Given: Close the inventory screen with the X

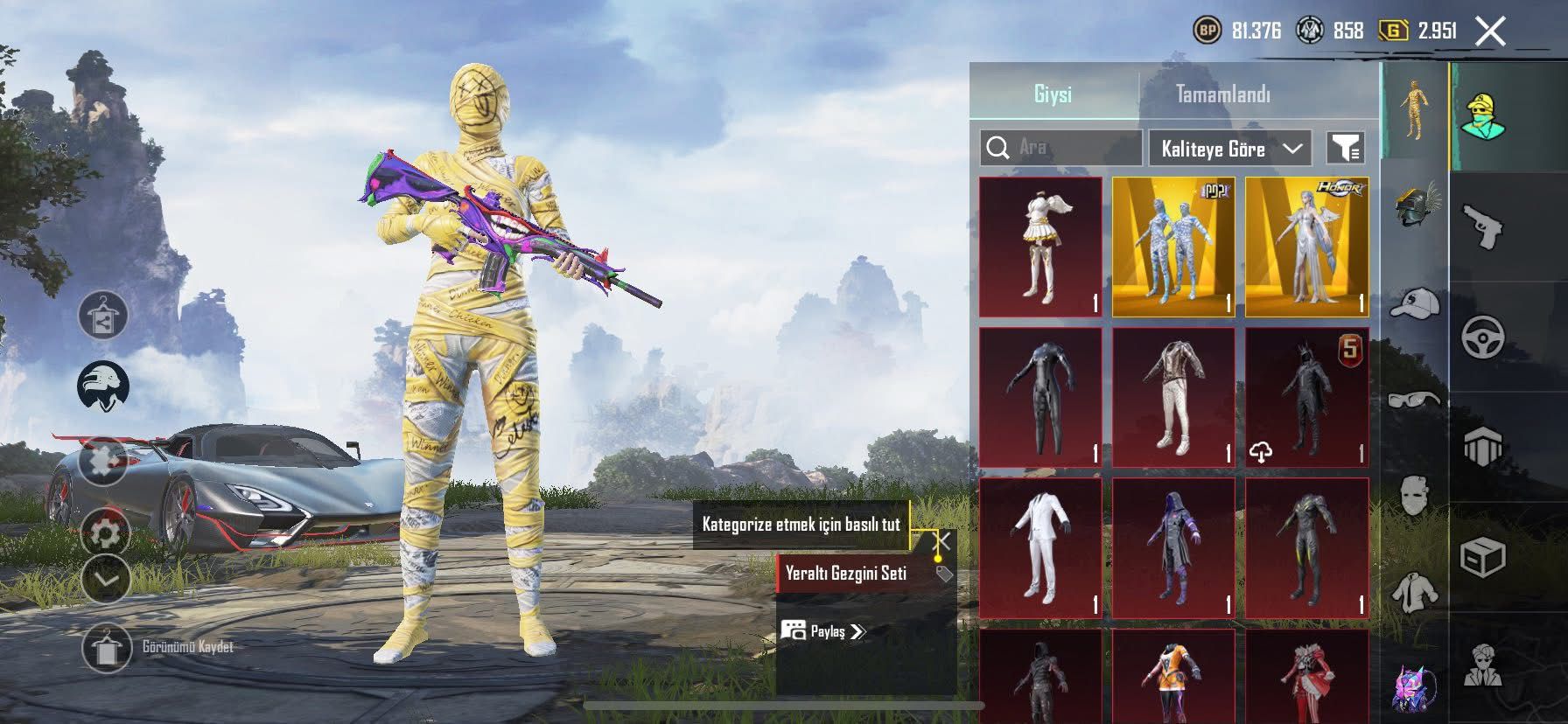Looking at the screenshot, I should [x=1490, y=31].
